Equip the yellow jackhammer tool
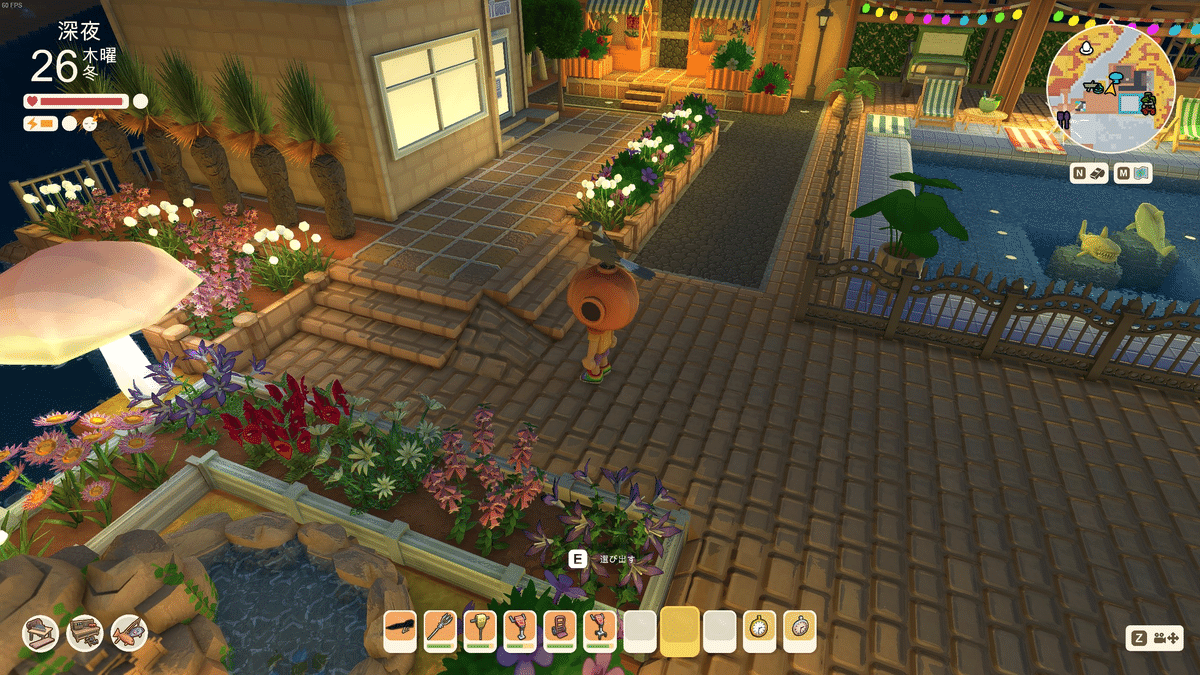The height and width of the screenshot is (675, 1200). (480, 629)
